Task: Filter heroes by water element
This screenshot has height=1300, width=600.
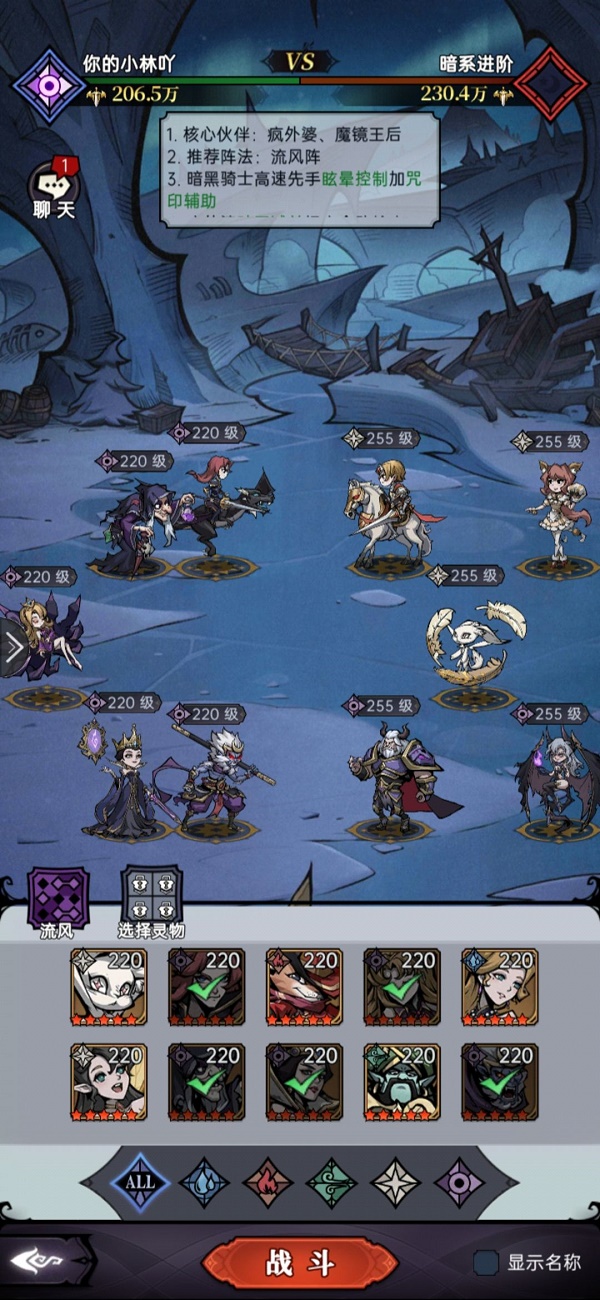Action: click(204, 1181)
